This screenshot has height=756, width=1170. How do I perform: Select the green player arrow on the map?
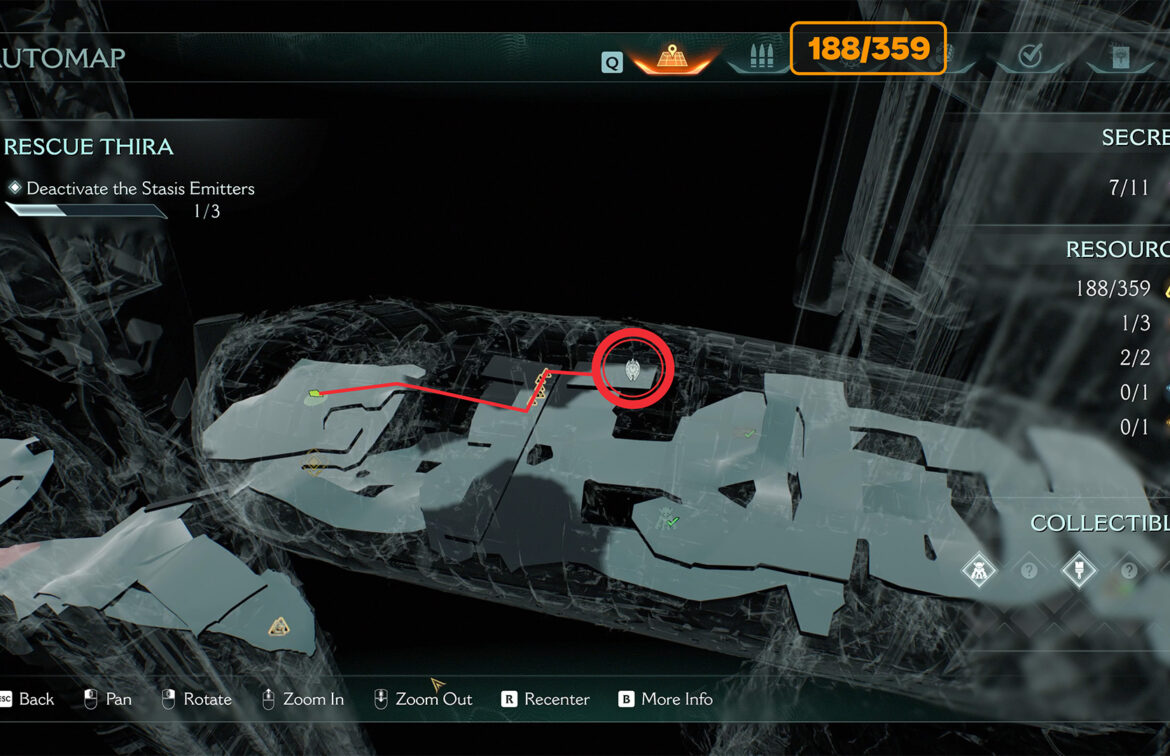pos(316,394)
